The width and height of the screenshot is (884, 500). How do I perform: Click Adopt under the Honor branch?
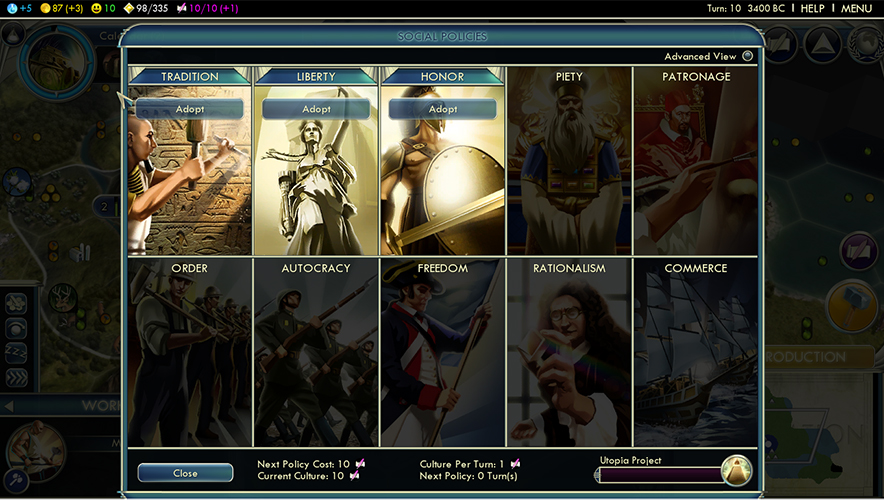click(x=443, y=109)
